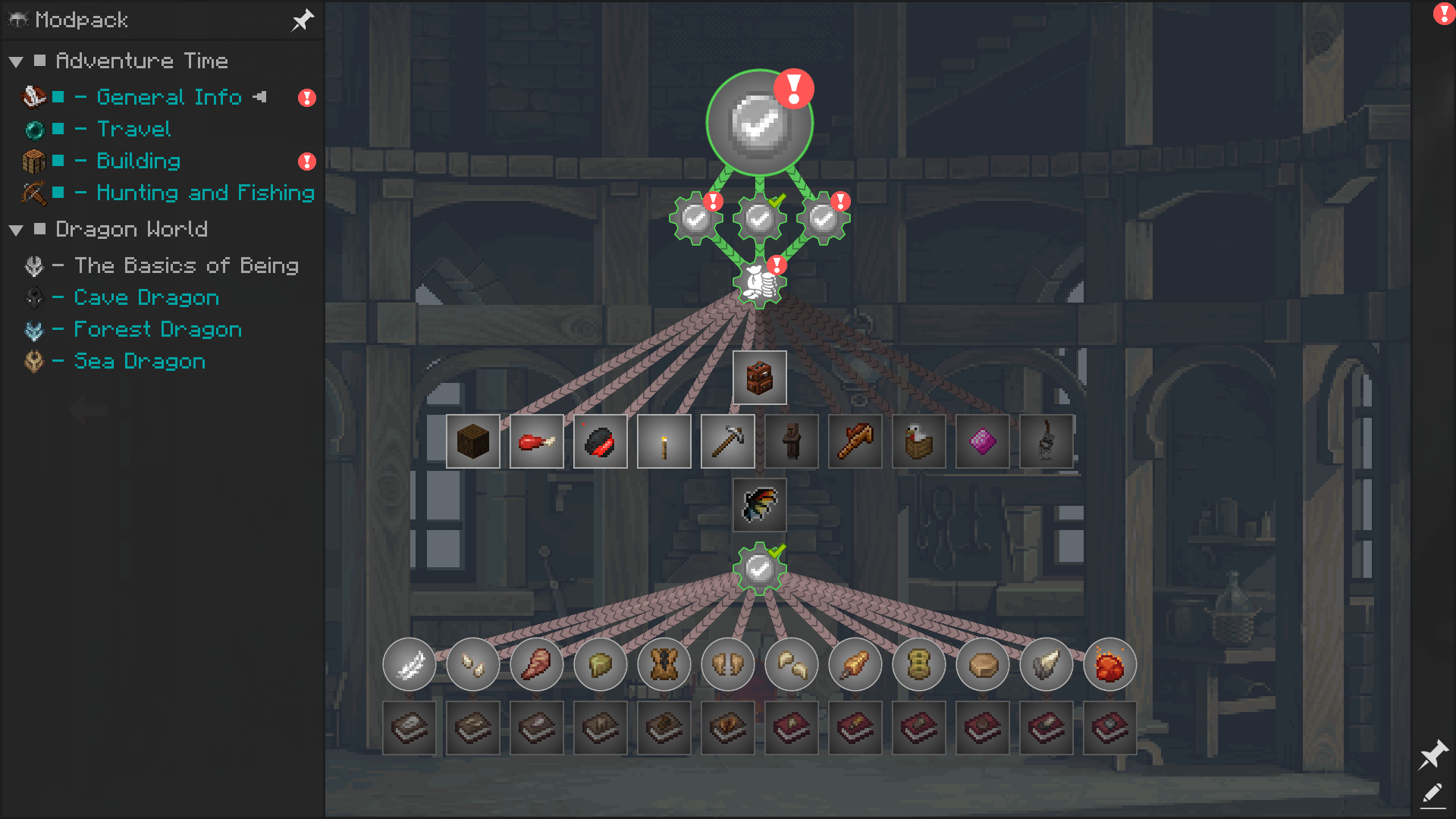Open the General Info chapter
This screenshot has height=819, width=1456.
click(x=168, y=97)
